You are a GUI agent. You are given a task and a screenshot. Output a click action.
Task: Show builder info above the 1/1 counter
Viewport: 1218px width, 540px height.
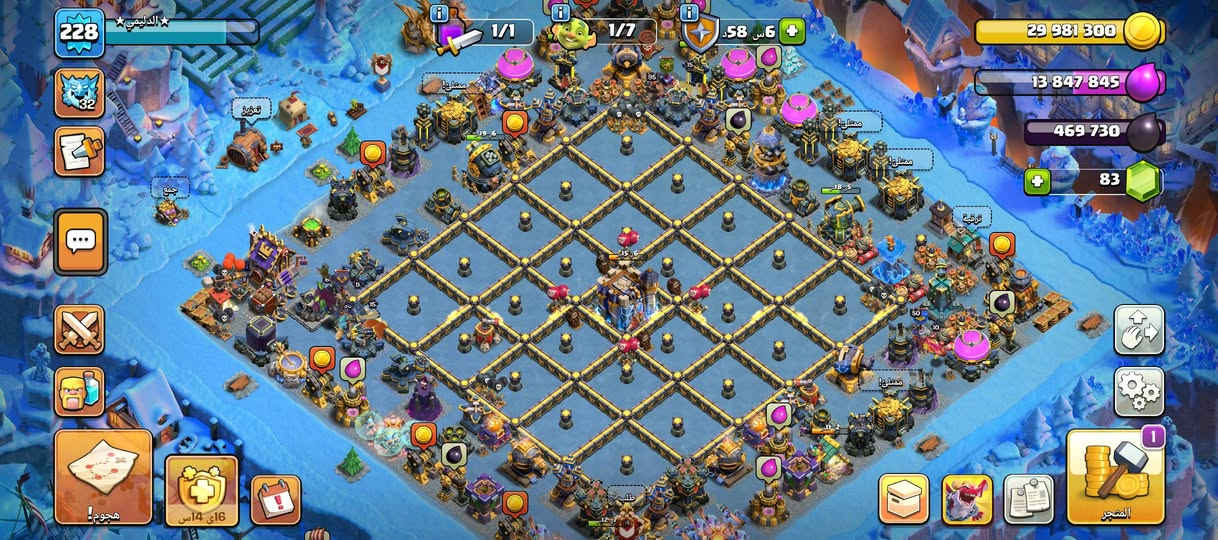(439, 13)
